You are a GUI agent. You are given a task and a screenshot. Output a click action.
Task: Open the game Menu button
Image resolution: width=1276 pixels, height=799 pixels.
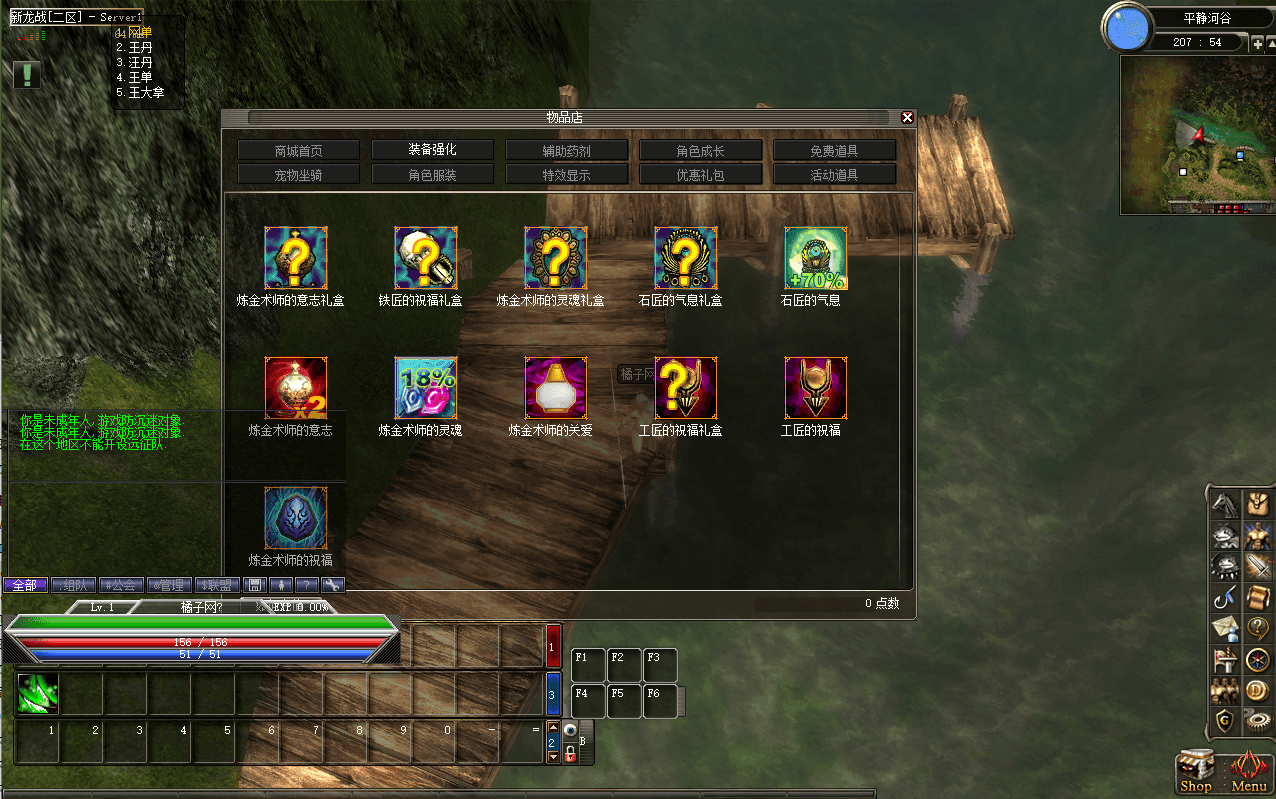[1248, 772]
